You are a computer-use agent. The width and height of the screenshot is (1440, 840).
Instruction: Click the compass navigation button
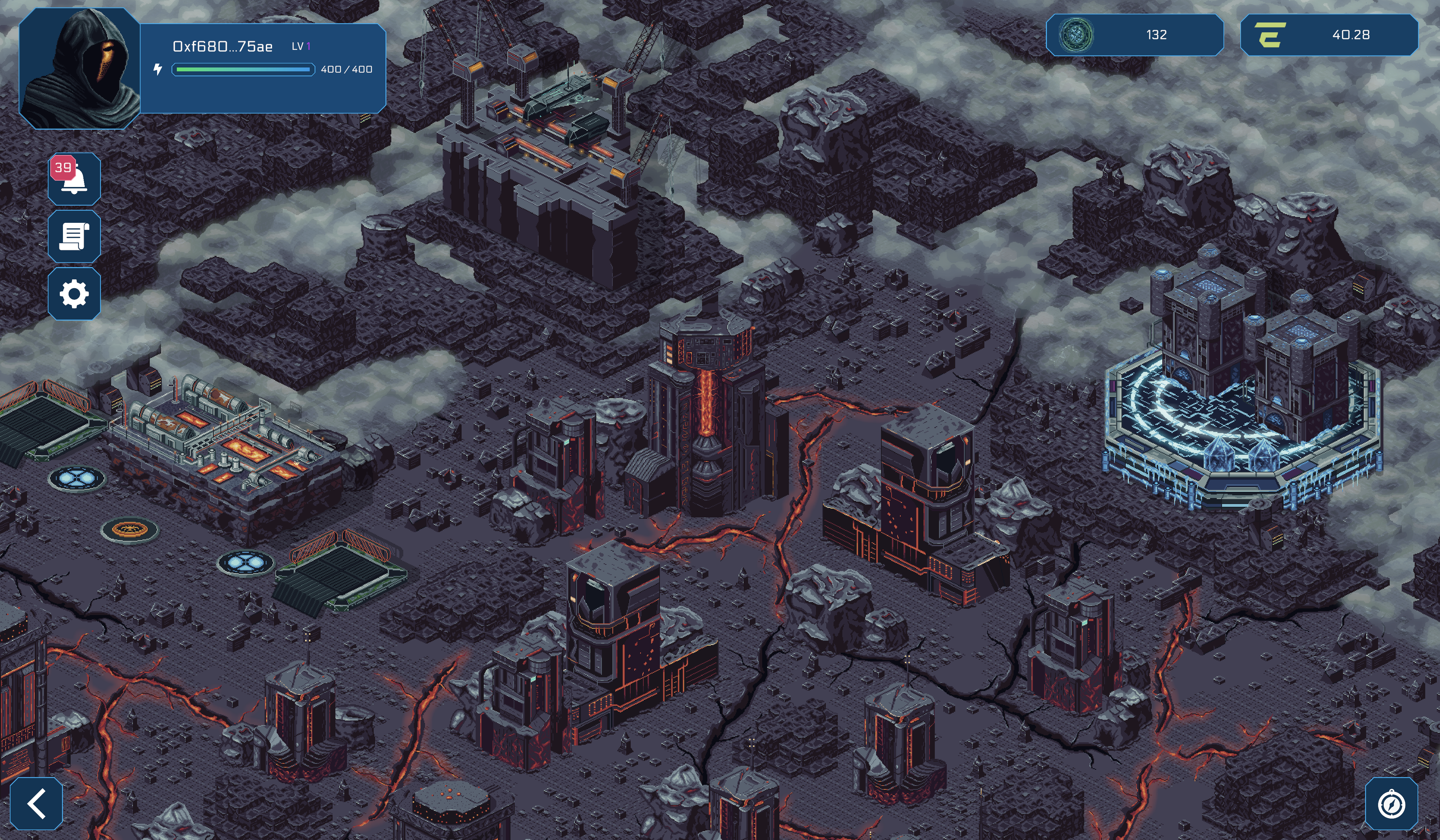(1391, 804)
